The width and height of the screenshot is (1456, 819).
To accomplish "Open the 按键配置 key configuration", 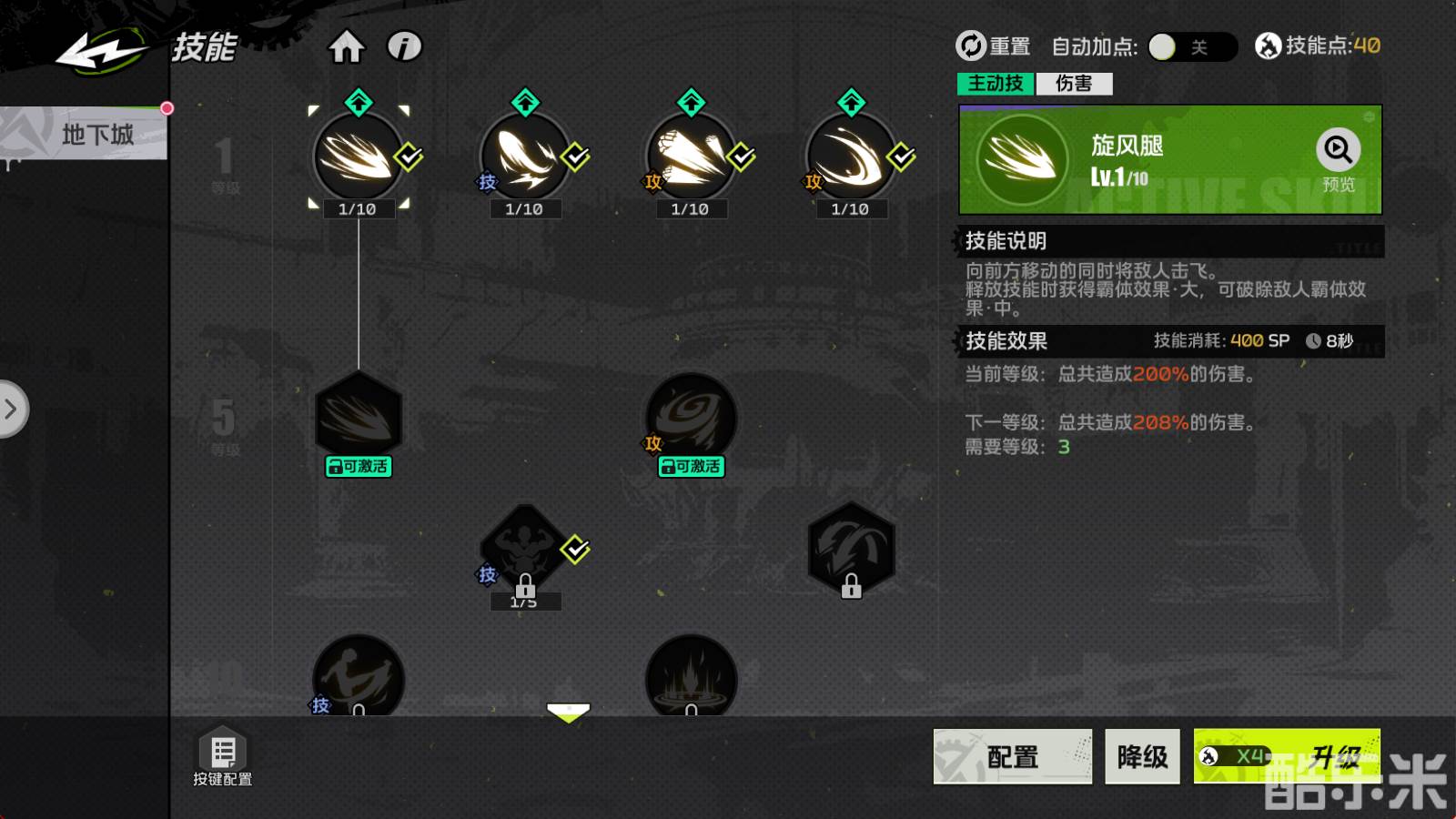I will point(223,756).
